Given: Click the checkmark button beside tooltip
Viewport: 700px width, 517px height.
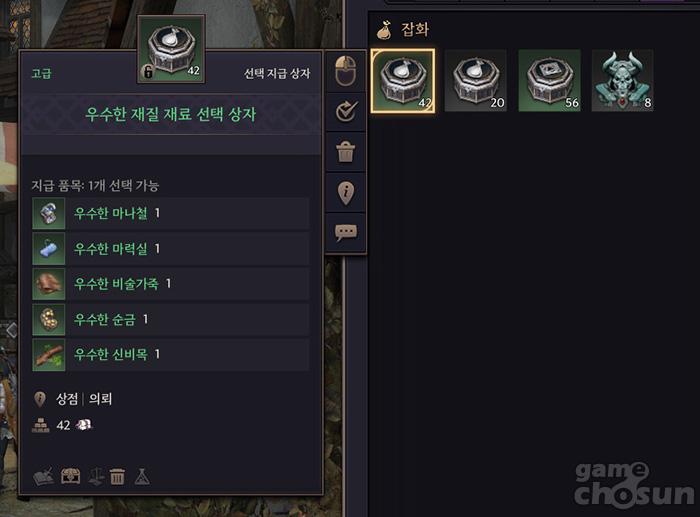Looking at the screenshot, I should [346, 113].
